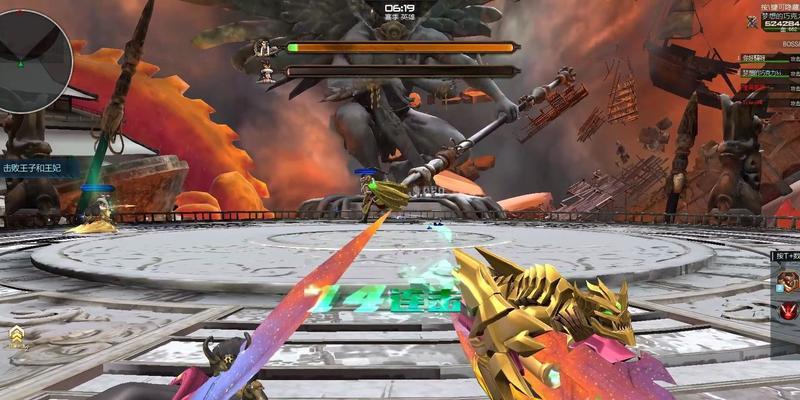This screenshot has width=800, height=400.
Task: Click the upper boss portrait icon
Action: 266,47
